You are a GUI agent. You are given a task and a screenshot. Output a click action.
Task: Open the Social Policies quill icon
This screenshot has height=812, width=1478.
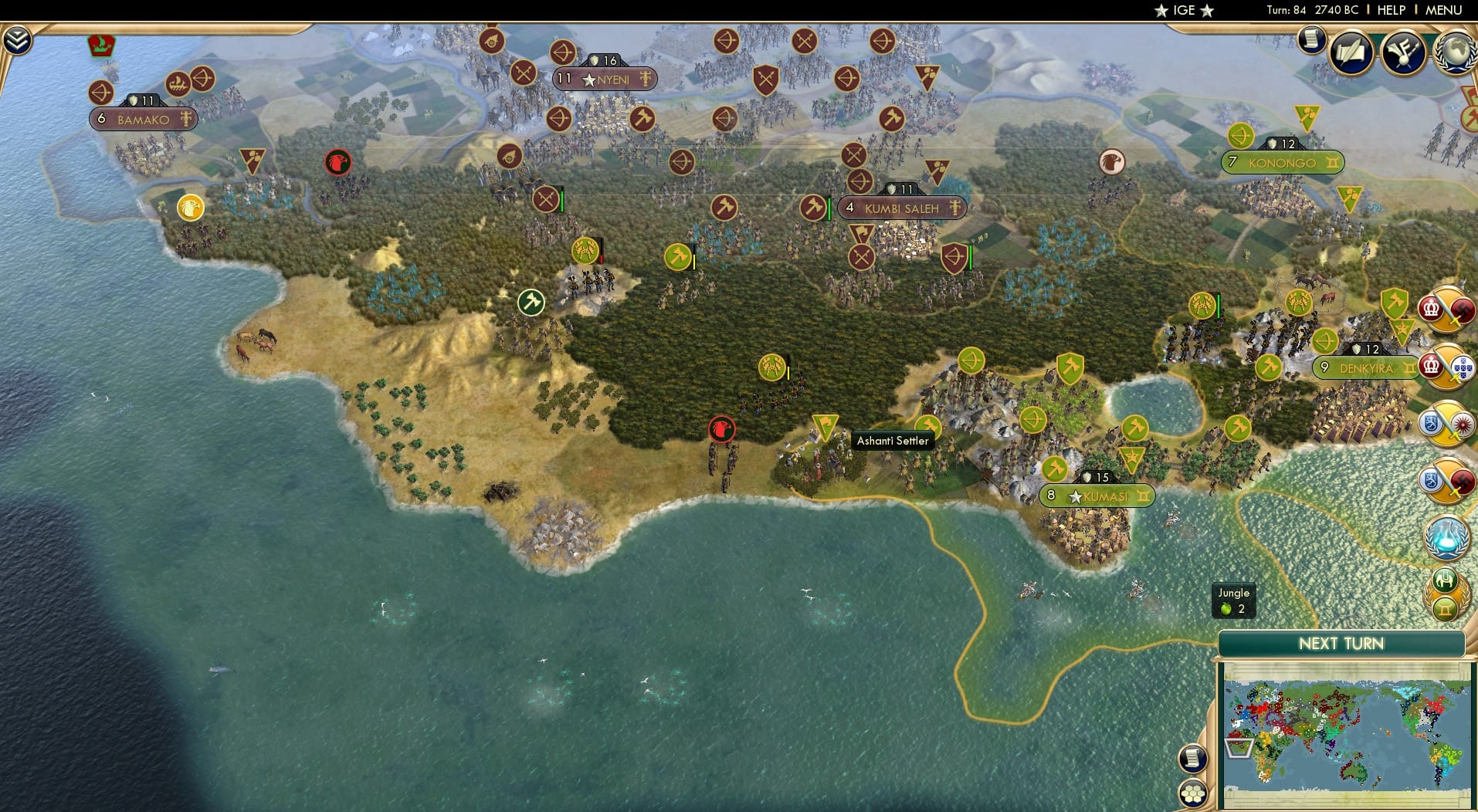tap(1353, 52)
